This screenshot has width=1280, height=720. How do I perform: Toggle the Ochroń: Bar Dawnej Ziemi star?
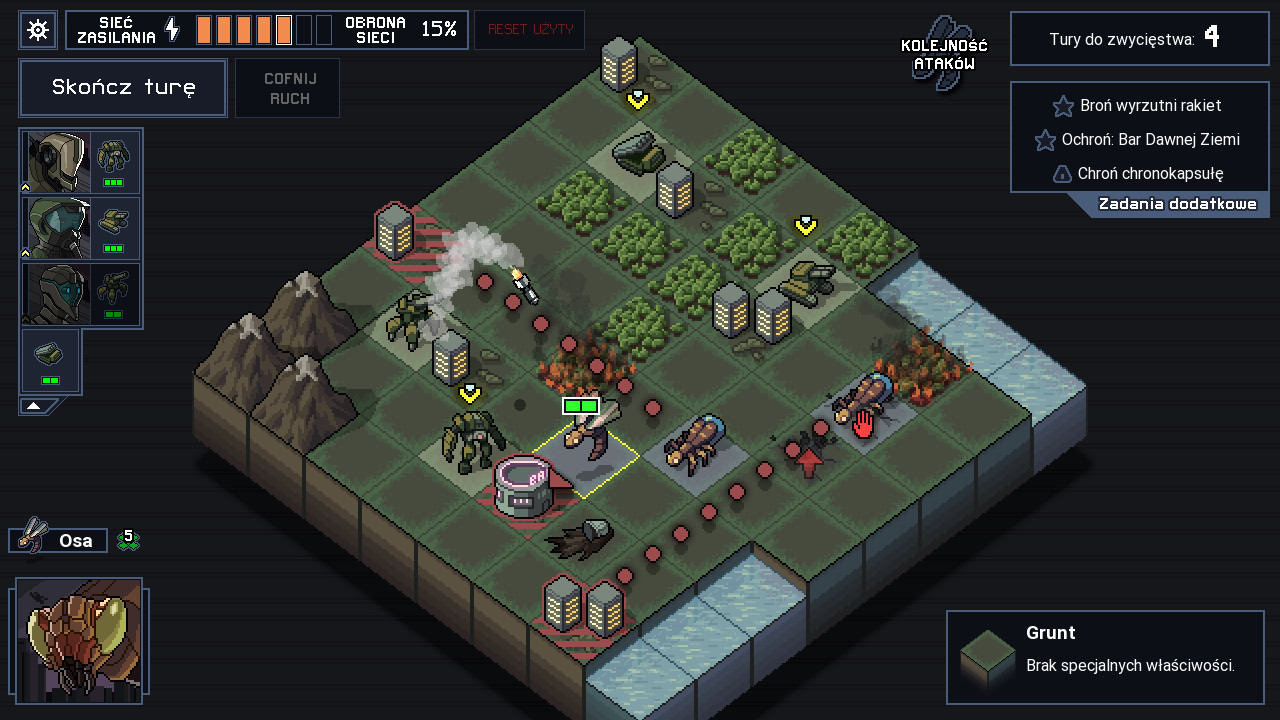(1046, 140)
